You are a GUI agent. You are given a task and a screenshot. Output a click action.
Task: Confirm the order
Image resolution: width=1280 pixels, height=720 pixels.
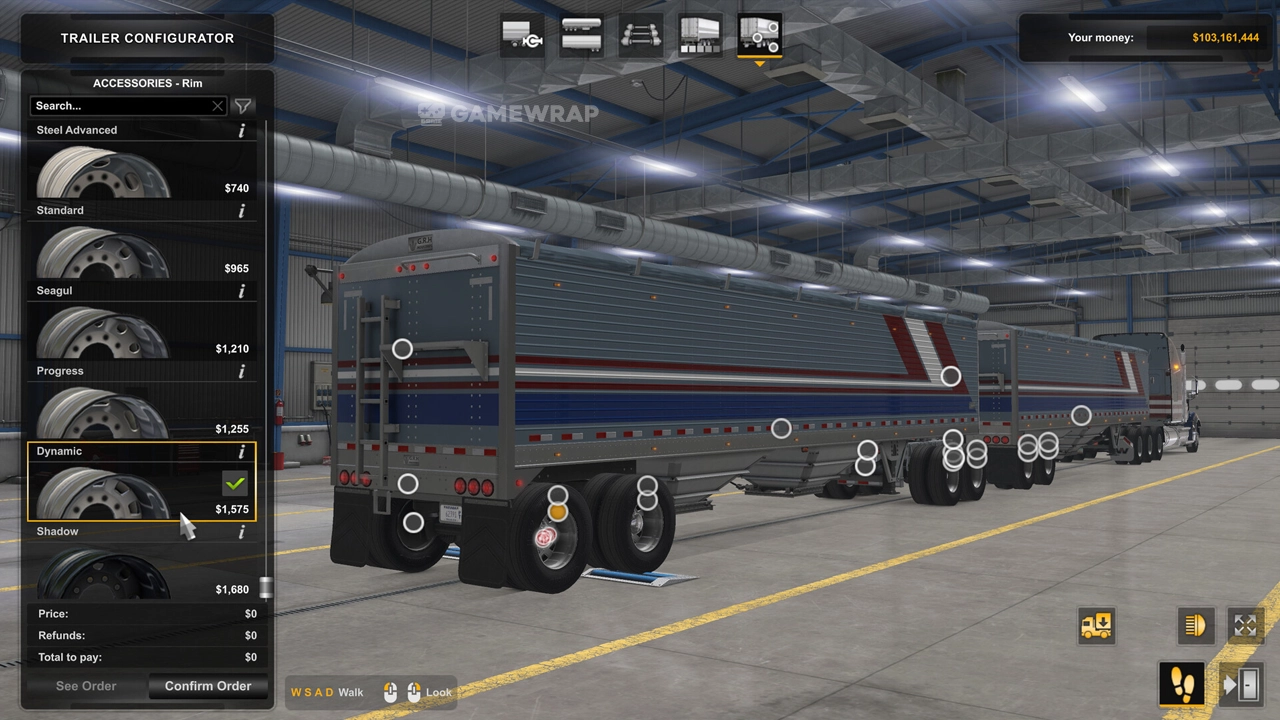pos(208,686)
